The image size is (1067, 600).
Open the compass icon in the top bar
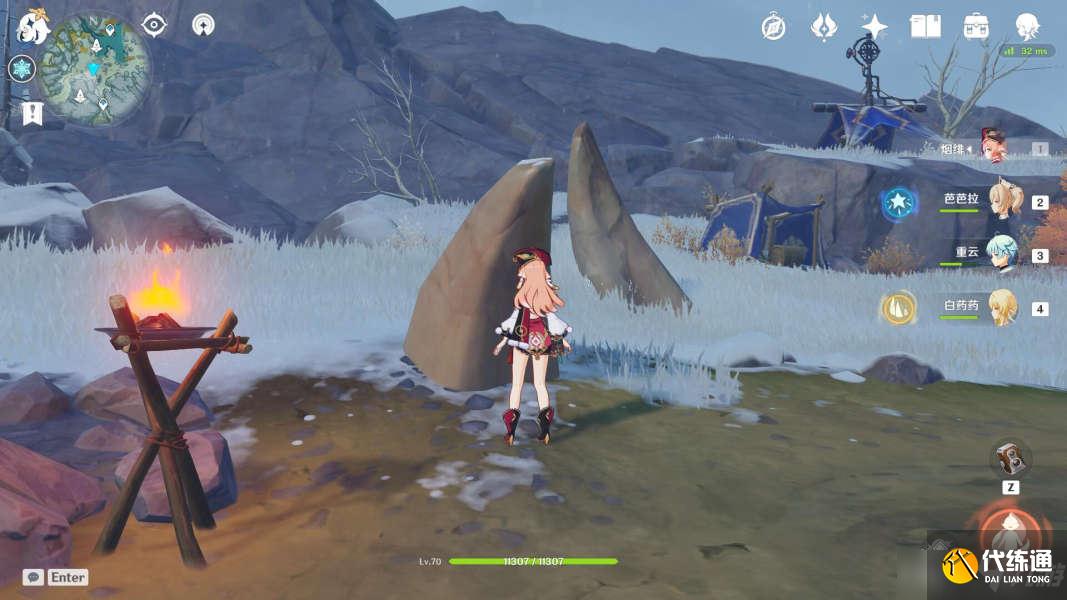click(x=773, y=27)
